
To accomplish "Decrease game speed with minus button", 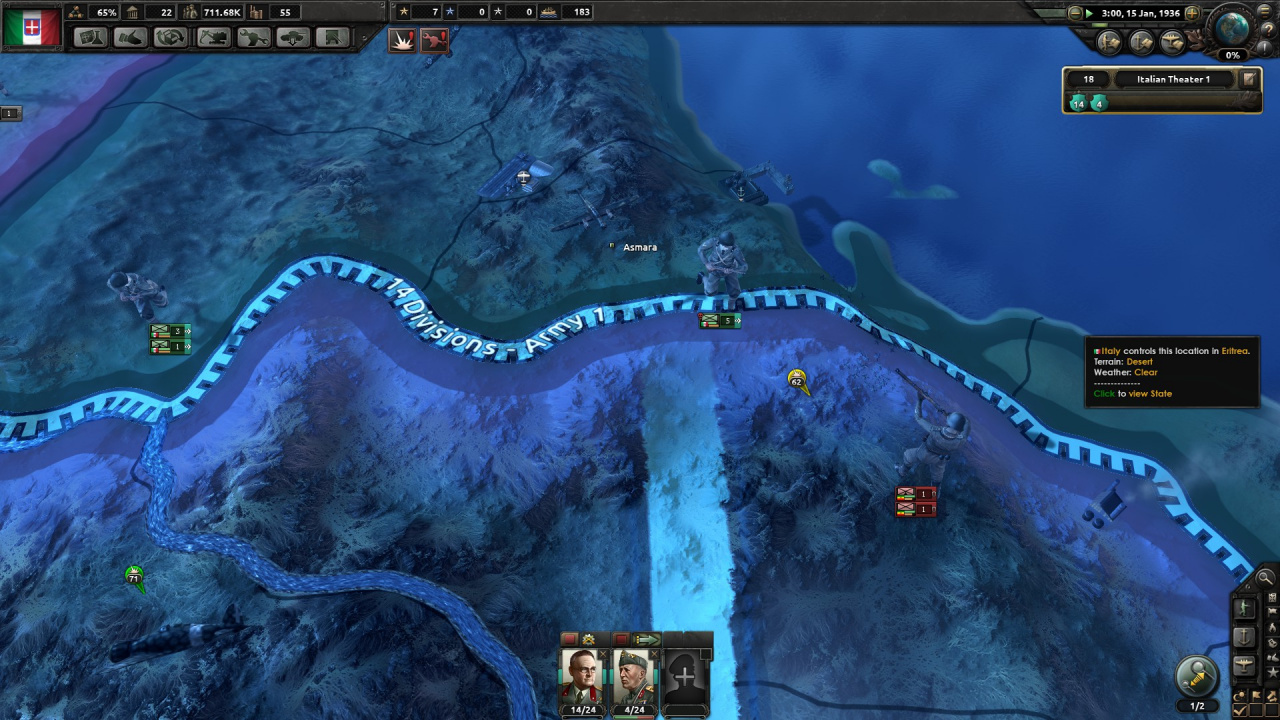I will pos(1075,13).
